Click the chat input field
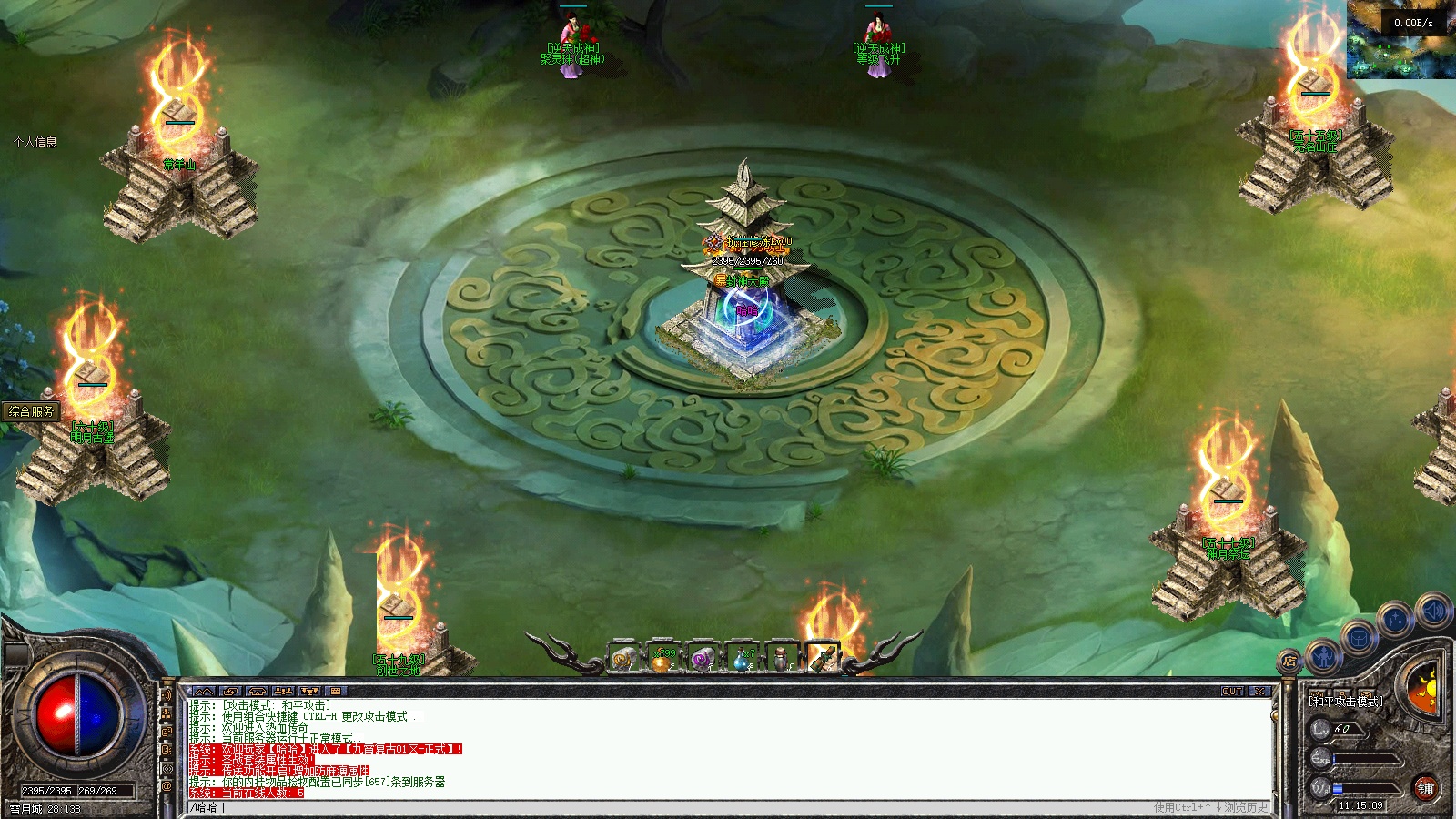The height and width of the screenshot is (819, 1456). [637, 807]
